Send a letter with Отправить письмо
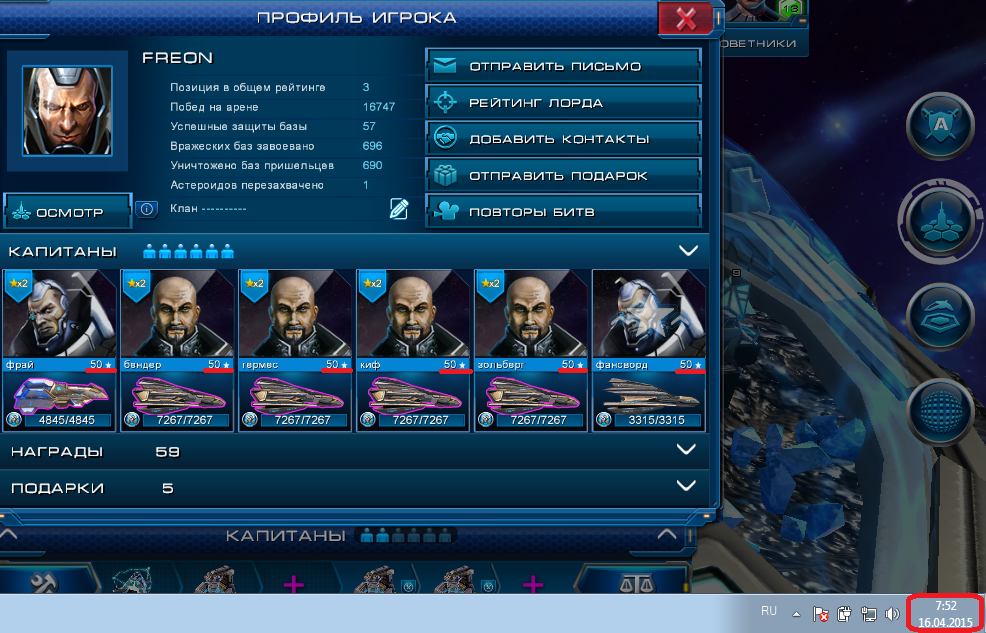 pos(561,67)
